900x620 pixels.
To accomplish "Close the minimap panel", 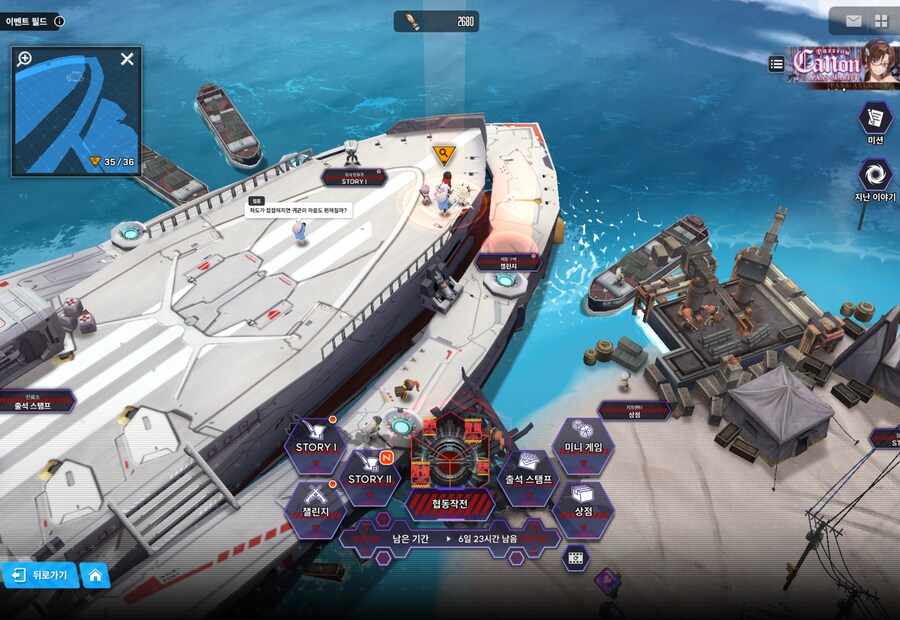I will click(x=127, y=59).
